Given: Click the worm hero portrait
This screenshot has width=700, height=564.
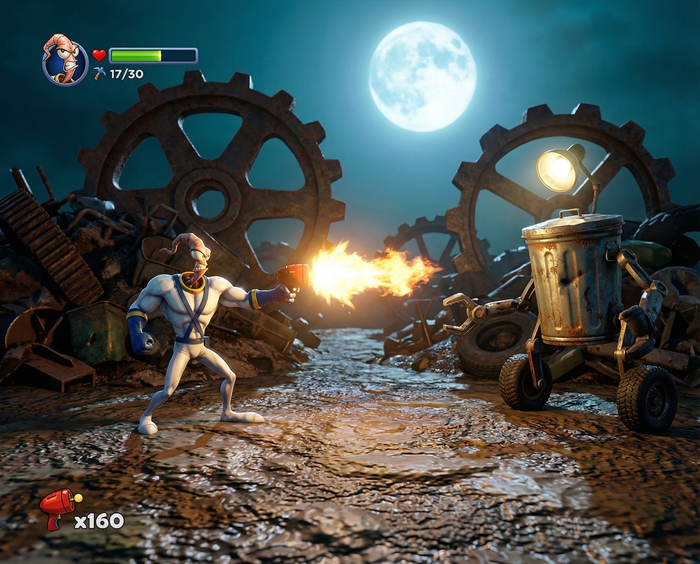Looking at the screenshot, I should (65, 60).
